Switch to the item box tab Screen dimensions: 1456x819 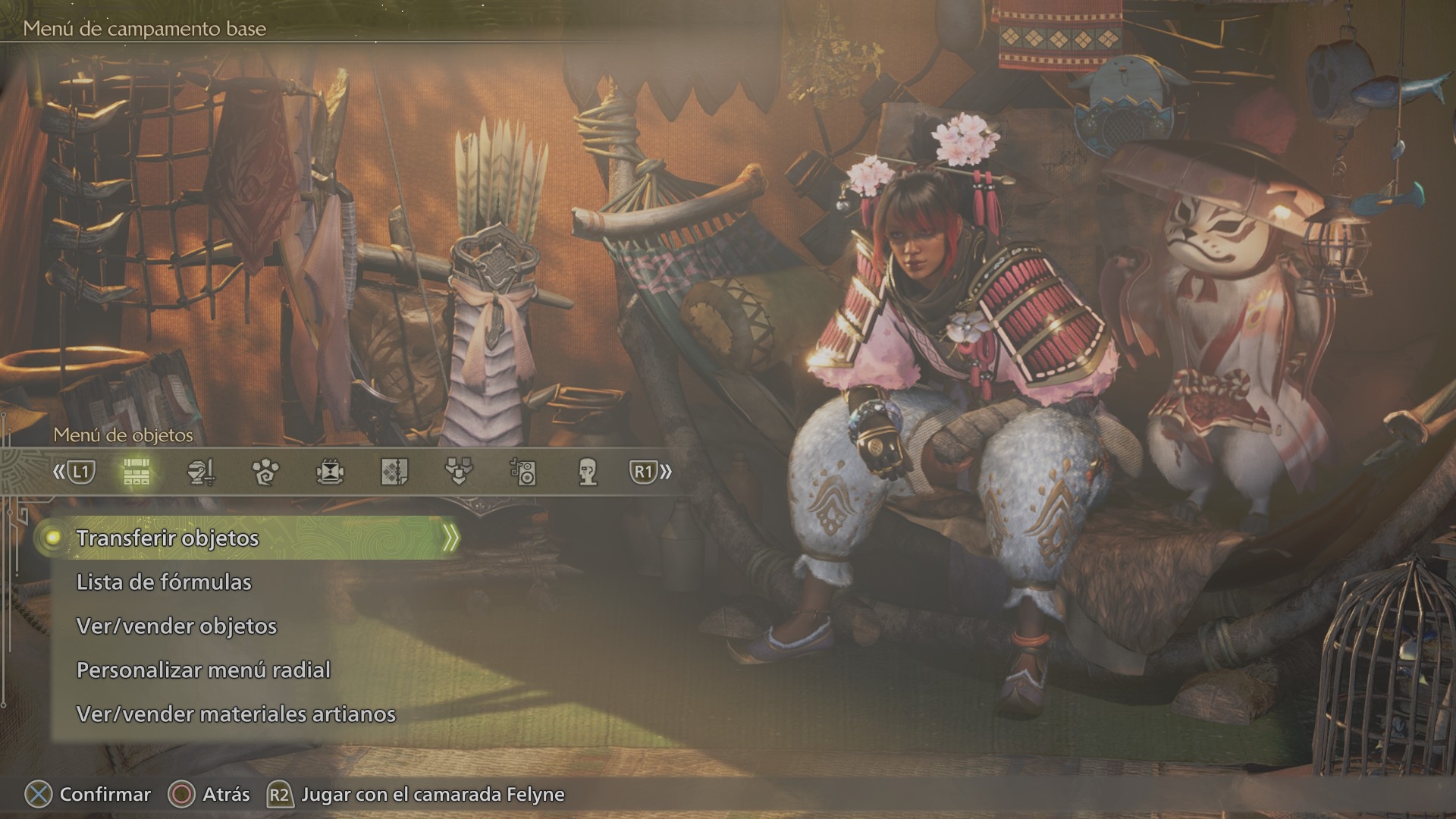pos(136,472)
